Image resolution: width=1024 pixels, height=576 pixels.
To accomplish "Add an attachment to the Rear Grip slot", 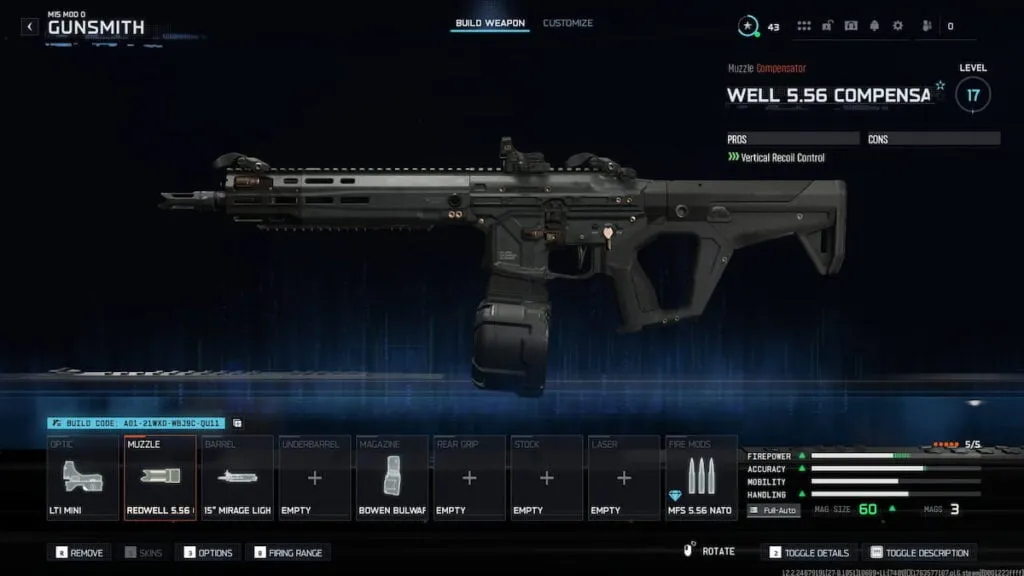I will coord(469,477).
